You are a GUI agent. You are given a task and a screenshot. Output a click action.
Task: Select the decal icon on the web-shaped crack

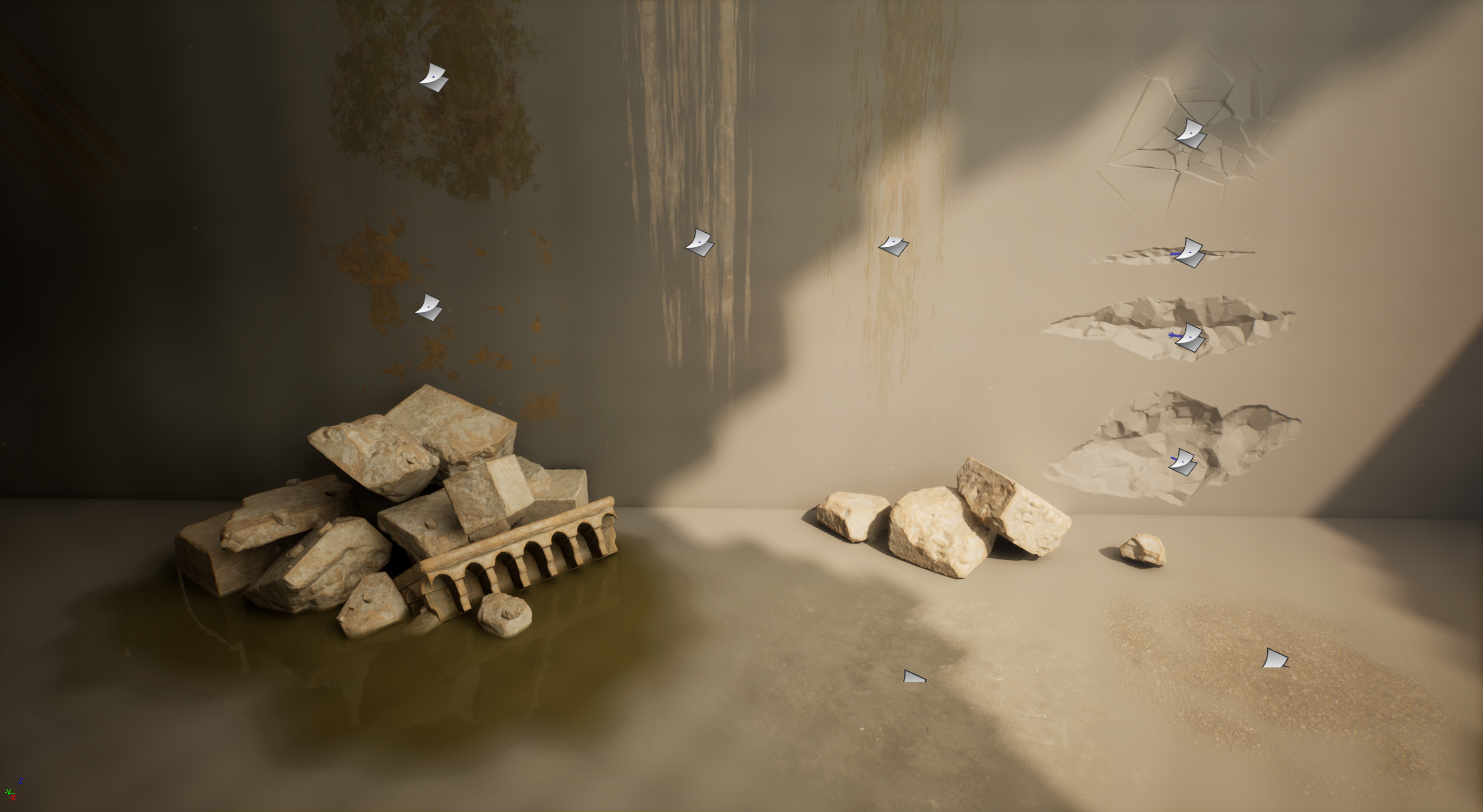point(1190,134)
